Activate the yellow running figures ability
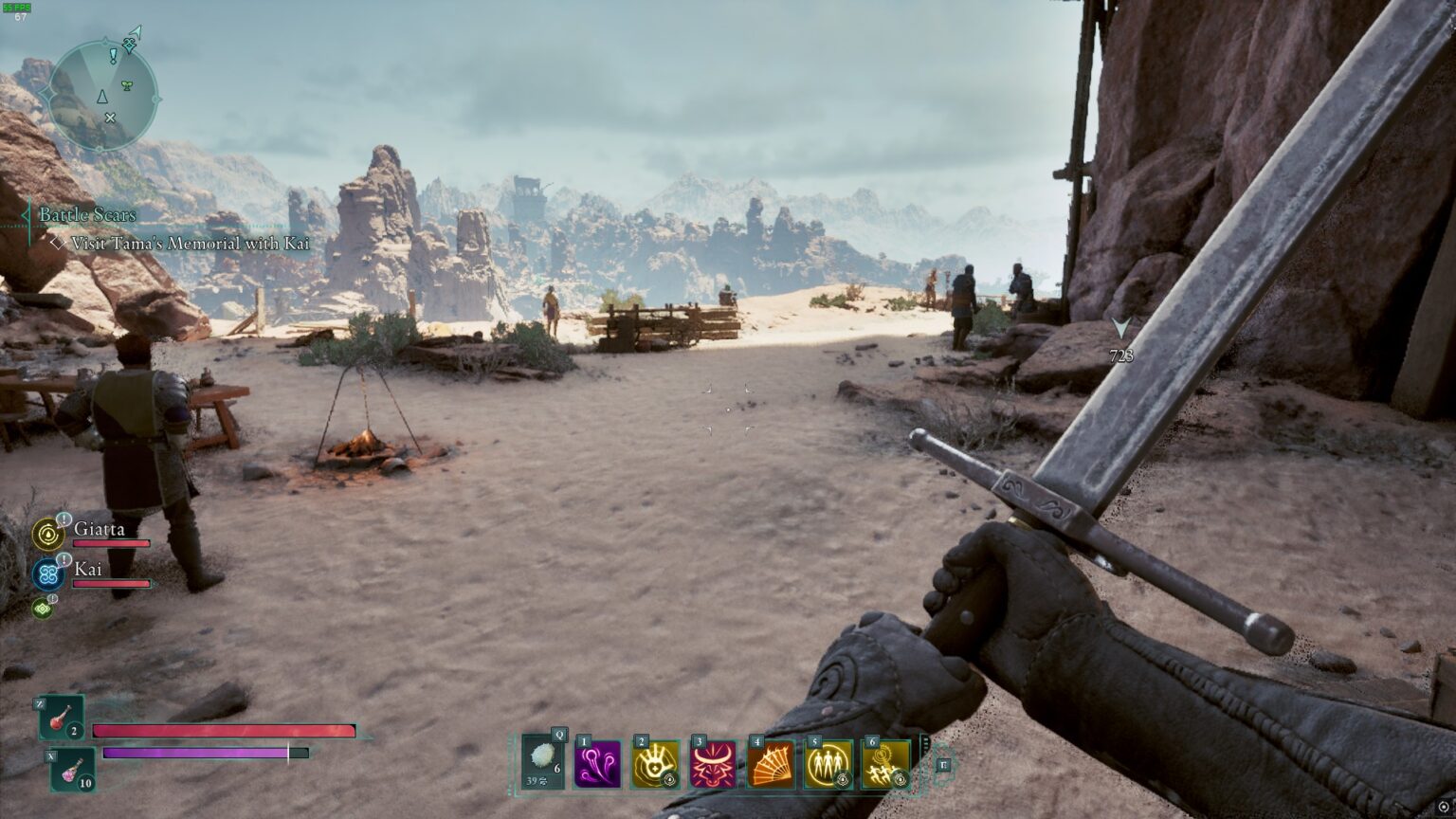Viewport: 1456px width, 819px height. tap(885, 764)
